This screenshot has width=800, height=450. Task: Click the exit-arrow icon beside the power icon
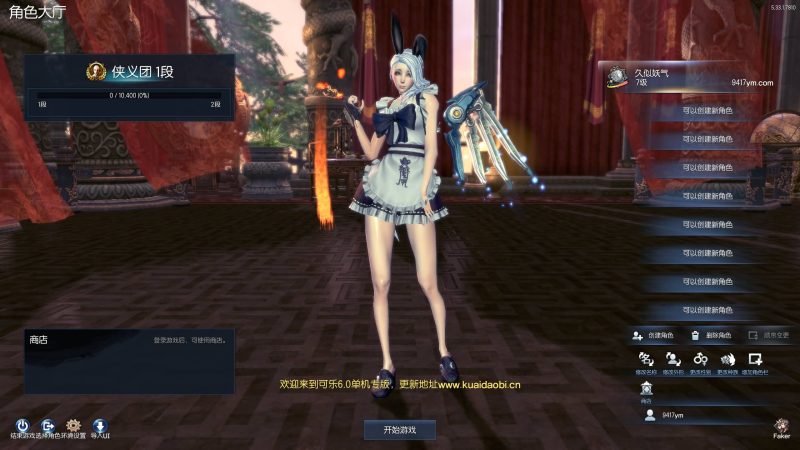tap(47, 425)
